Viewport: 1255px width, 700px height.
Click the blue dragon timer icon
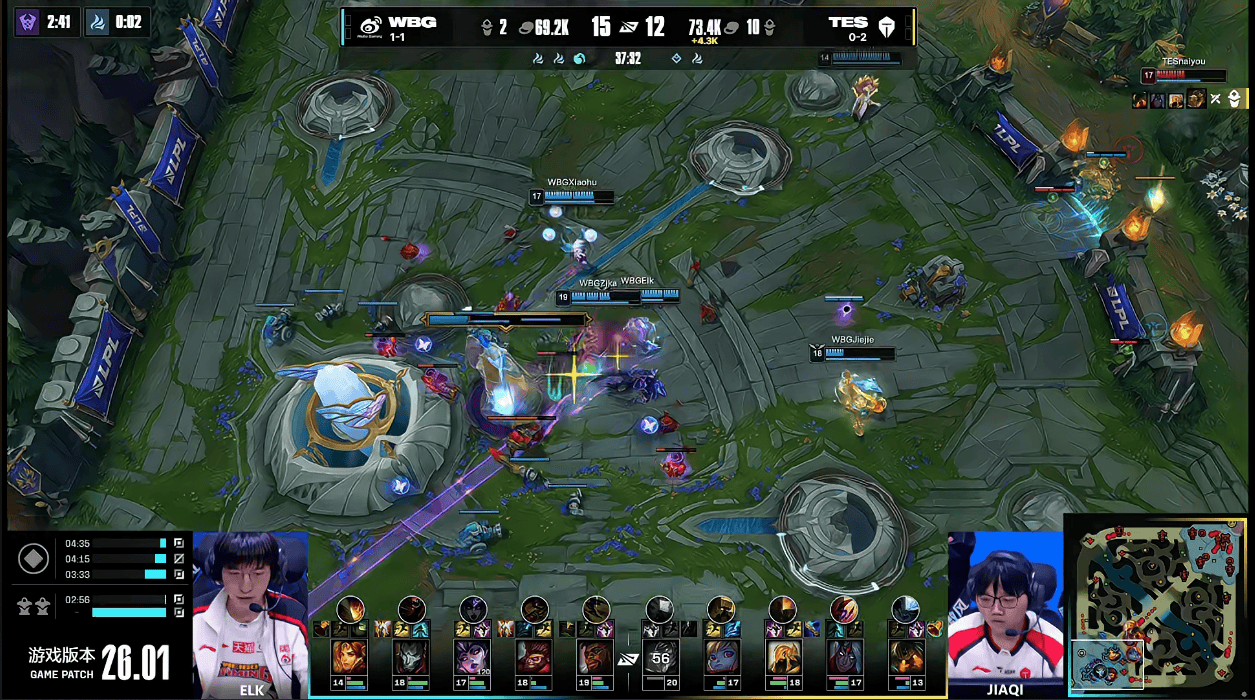click(x=98, y=21)
